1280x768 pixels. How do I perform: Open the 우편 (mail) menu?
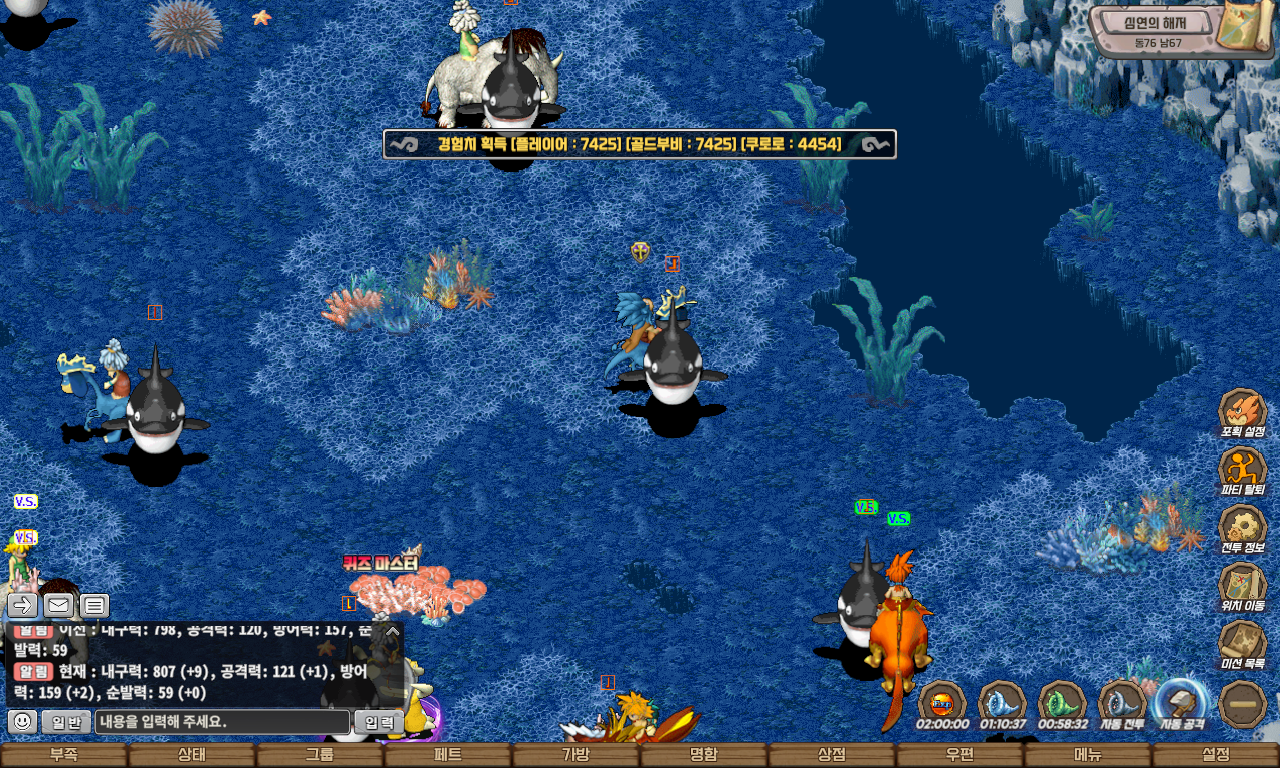pos(960,755)
